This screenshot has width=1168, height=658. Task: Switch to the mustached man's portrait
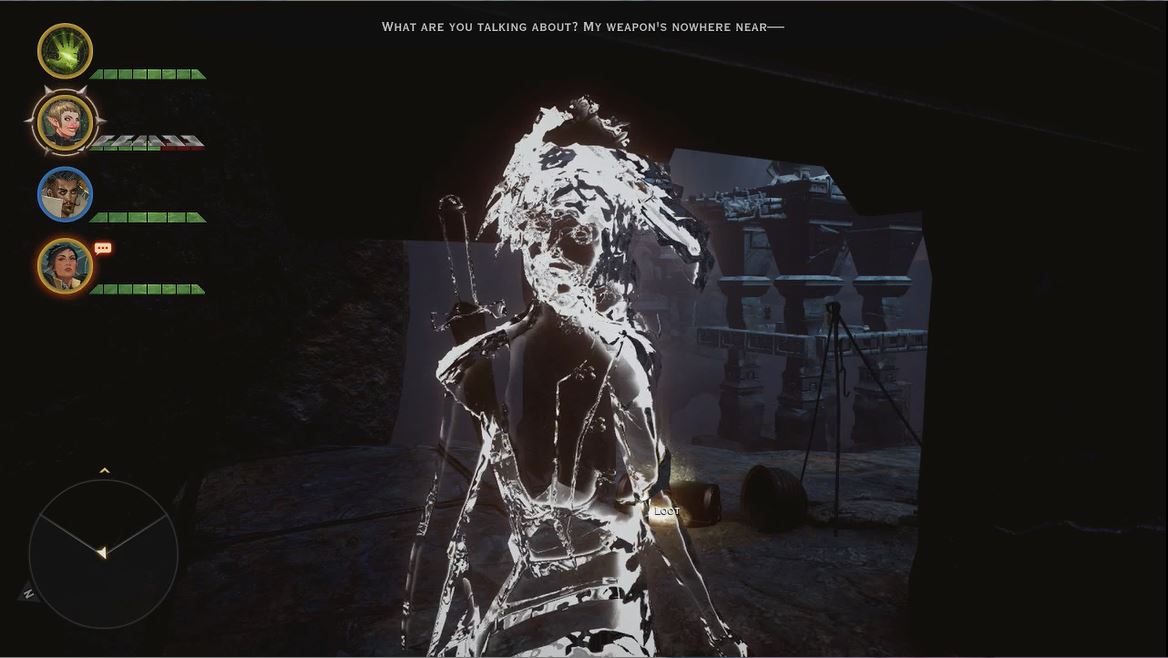[65, 194]
